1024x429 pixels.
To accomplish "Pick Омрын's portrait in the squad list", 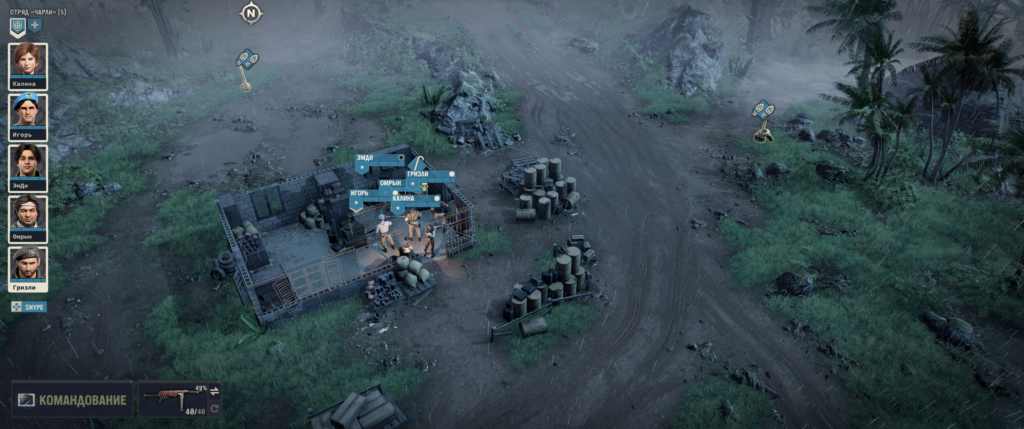I will click(x=27, y=216).
